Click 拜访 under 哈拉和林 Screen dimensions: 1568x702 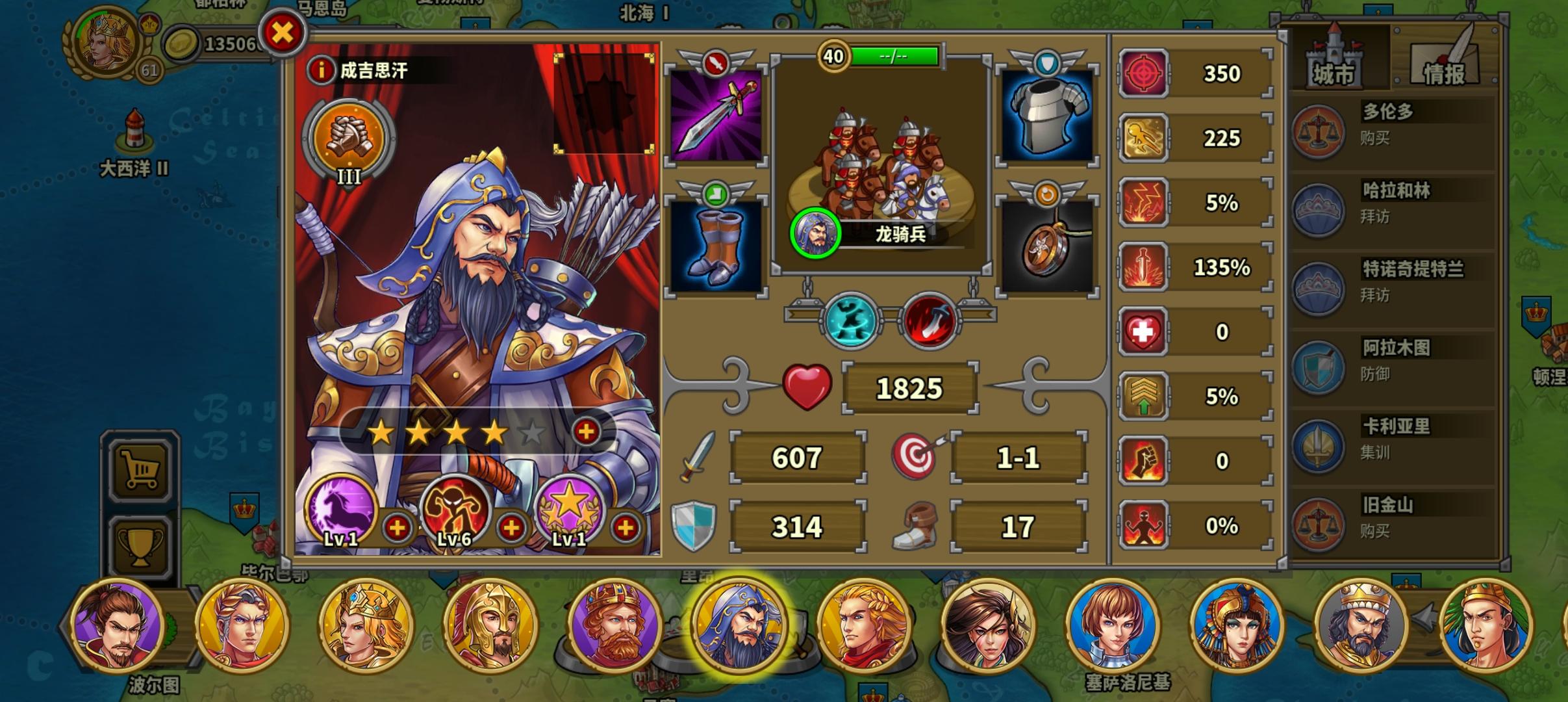point(1376,217)
